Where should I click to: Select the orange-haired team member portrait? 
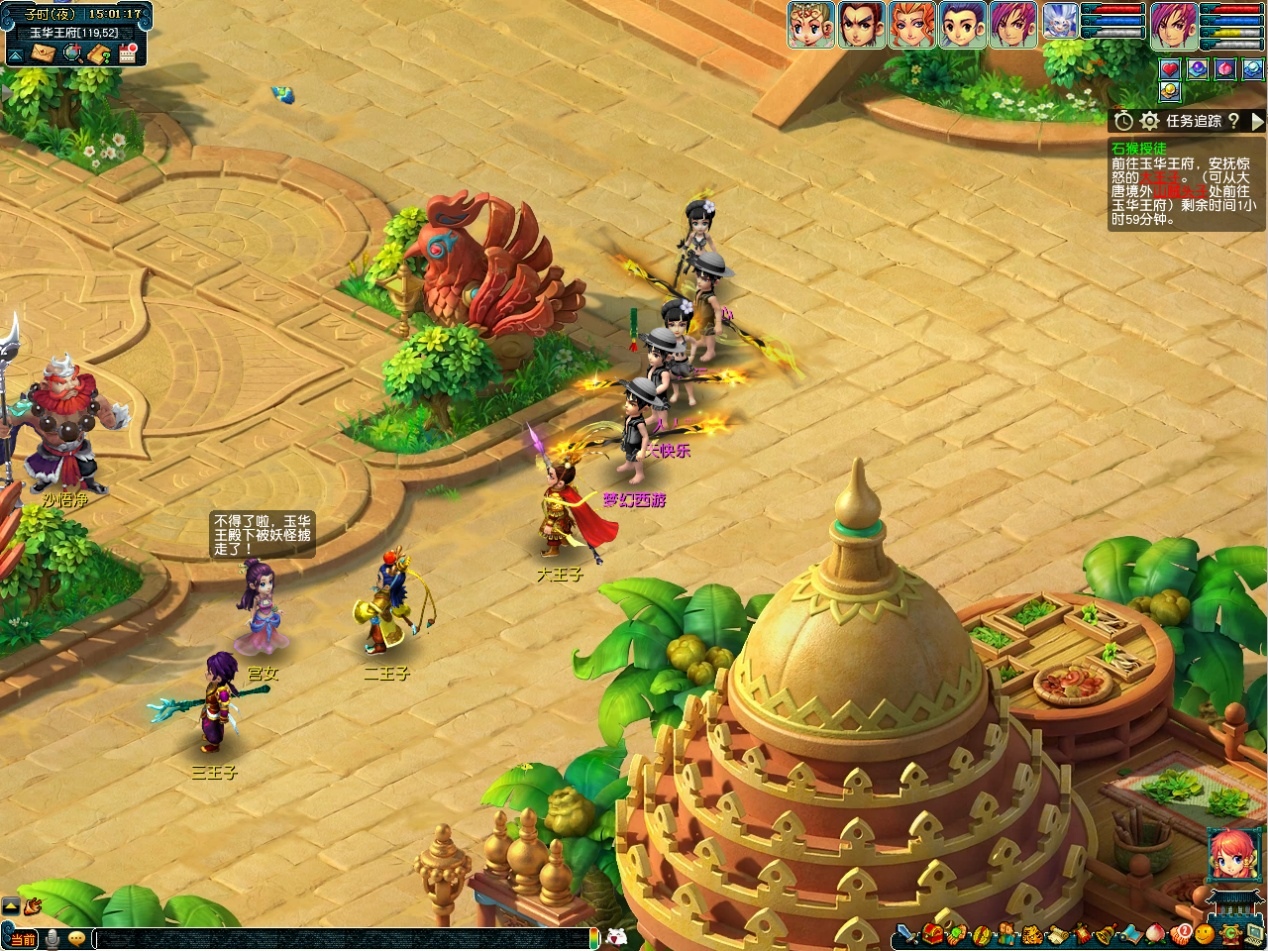point(912,24)
